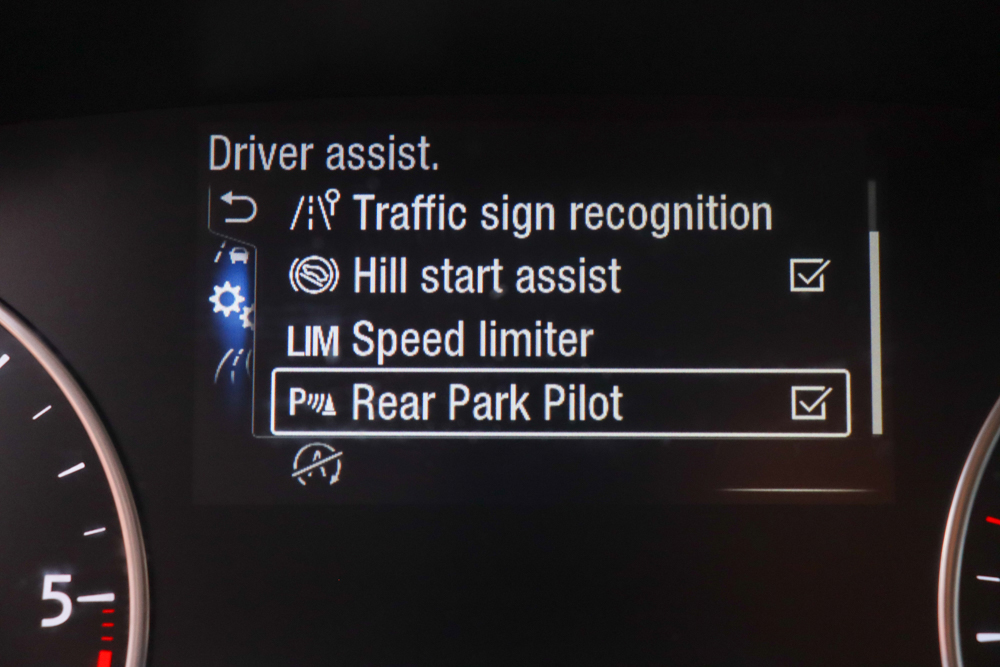Select the Rear Park Pilot row
Screen dimensions: 1000x667
coord(486,403)
